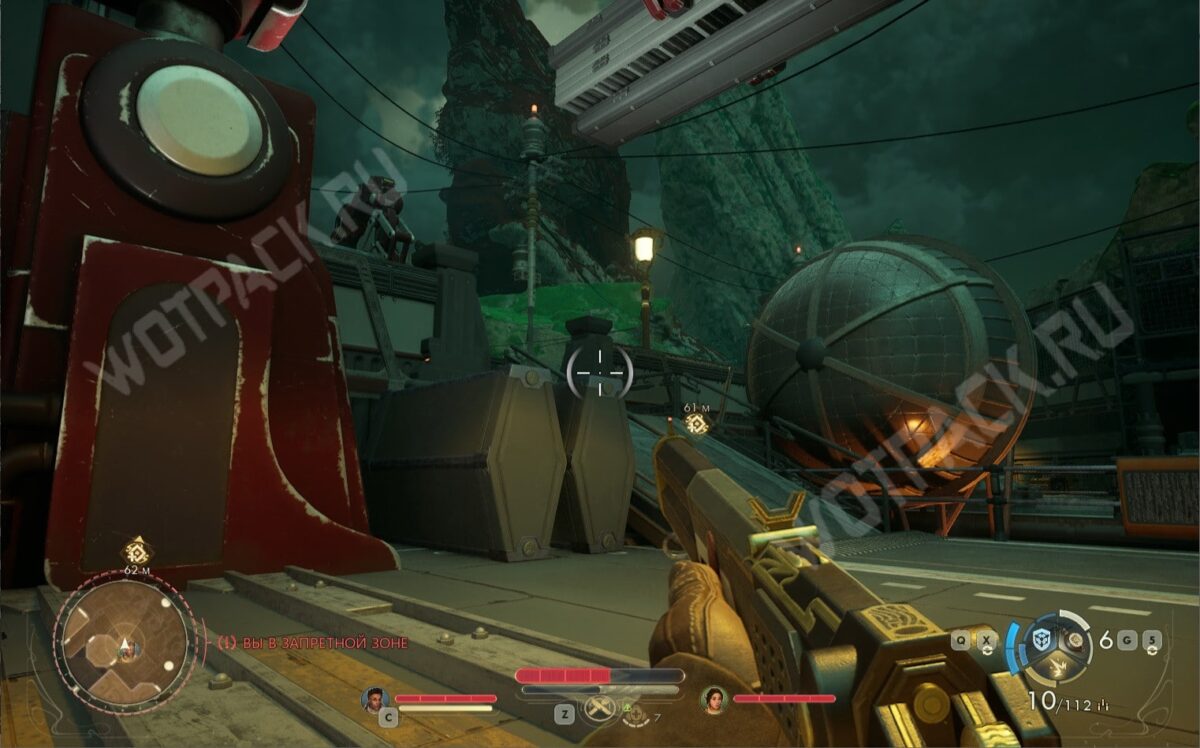
Task: Select the throwable item in the gadget wheel
Action: tap(1075, 639)
